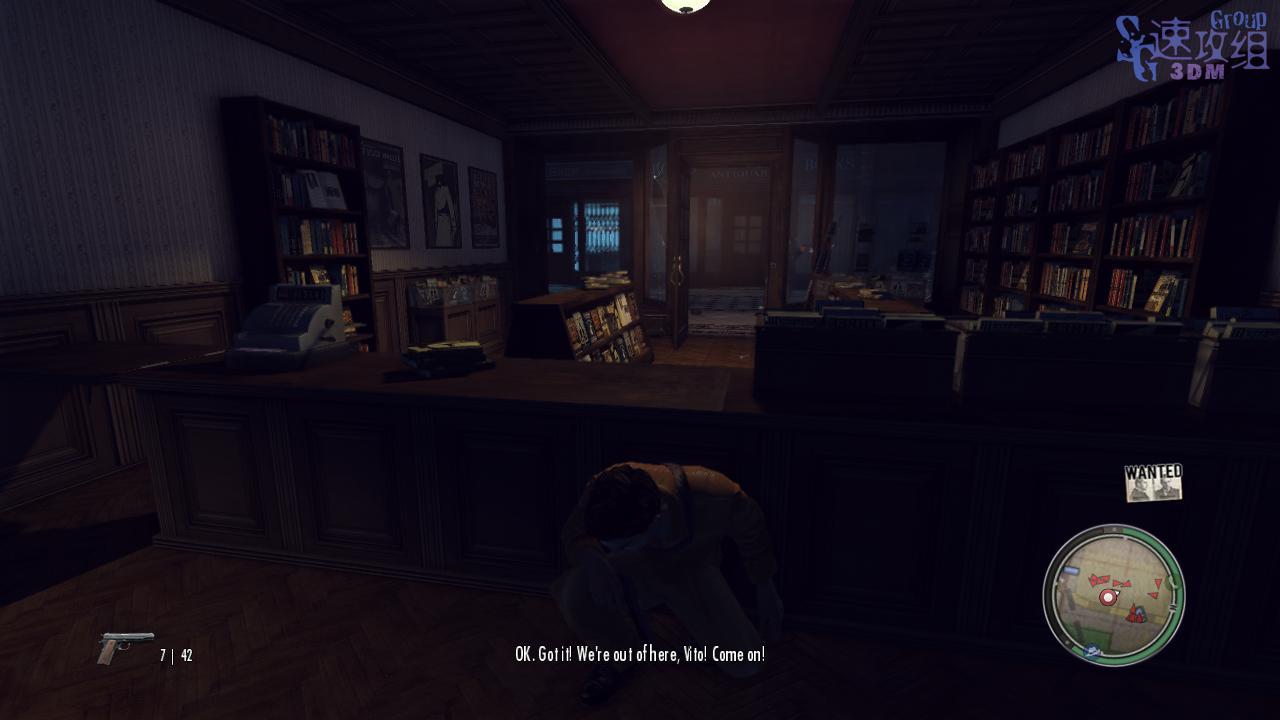This screenshot has height=720, width=1280.
Task: Click the circular minimap radar
Action: [1113, 594]
